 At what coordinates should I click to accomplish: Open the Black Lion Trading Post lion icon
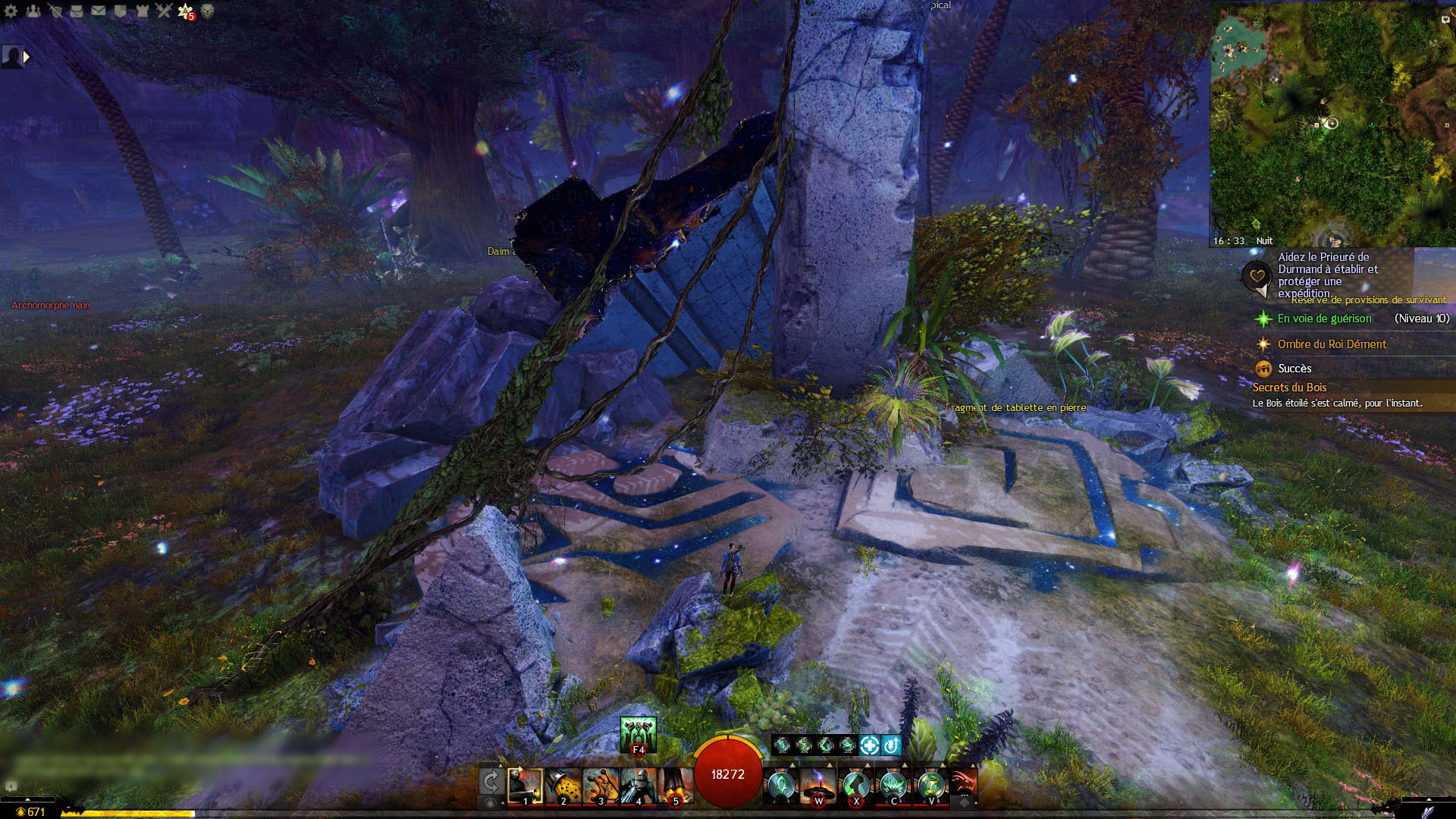tap(207, 11)
